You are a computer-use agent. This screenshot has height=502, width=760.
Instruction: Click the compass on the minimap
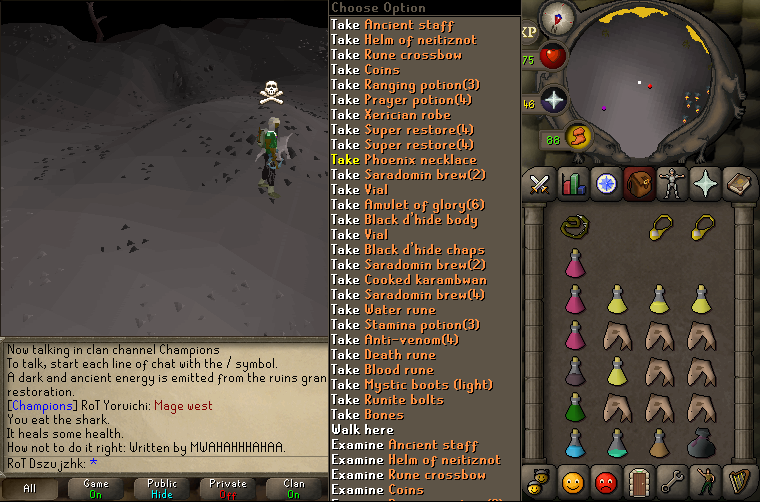[x=556, y=17]
